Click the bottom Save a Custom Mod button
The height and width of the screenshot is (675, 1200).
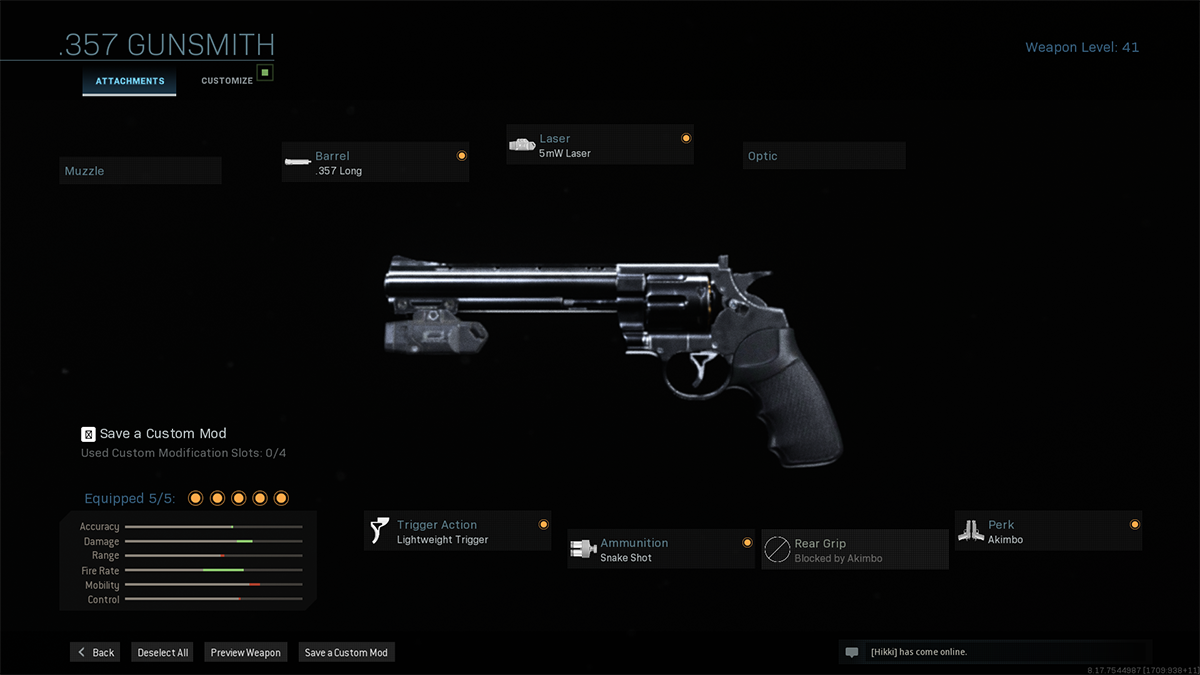pos(346,652)
